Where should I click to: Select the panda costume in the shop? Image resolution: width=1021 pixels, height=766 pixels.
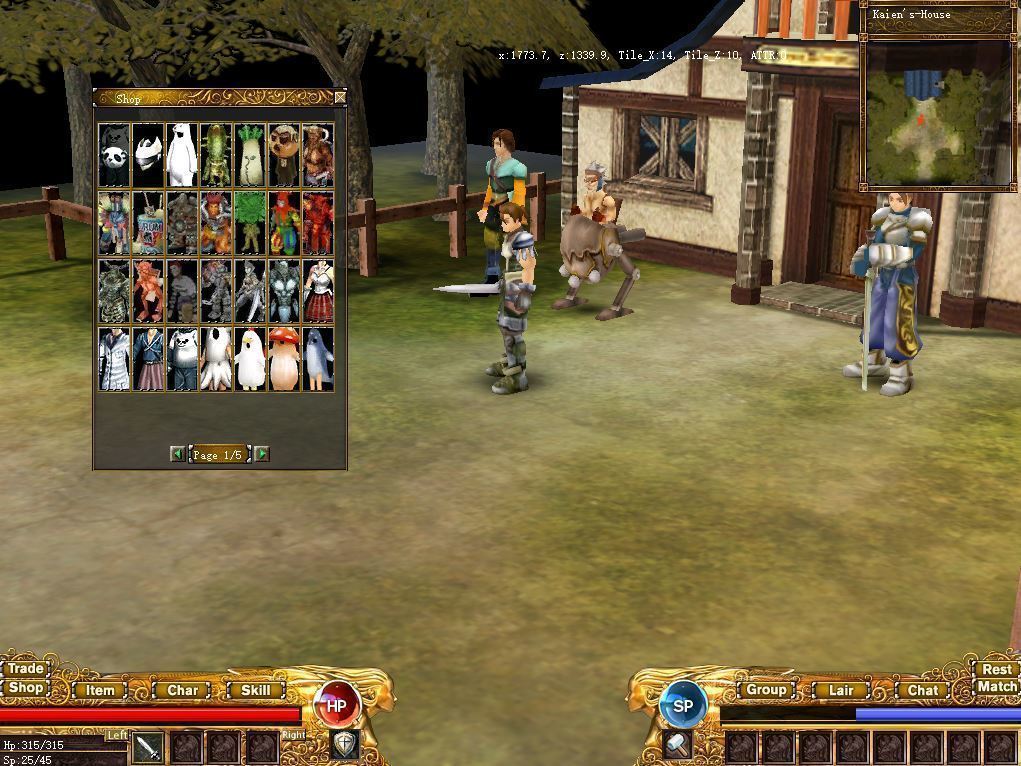coord(114,156)
